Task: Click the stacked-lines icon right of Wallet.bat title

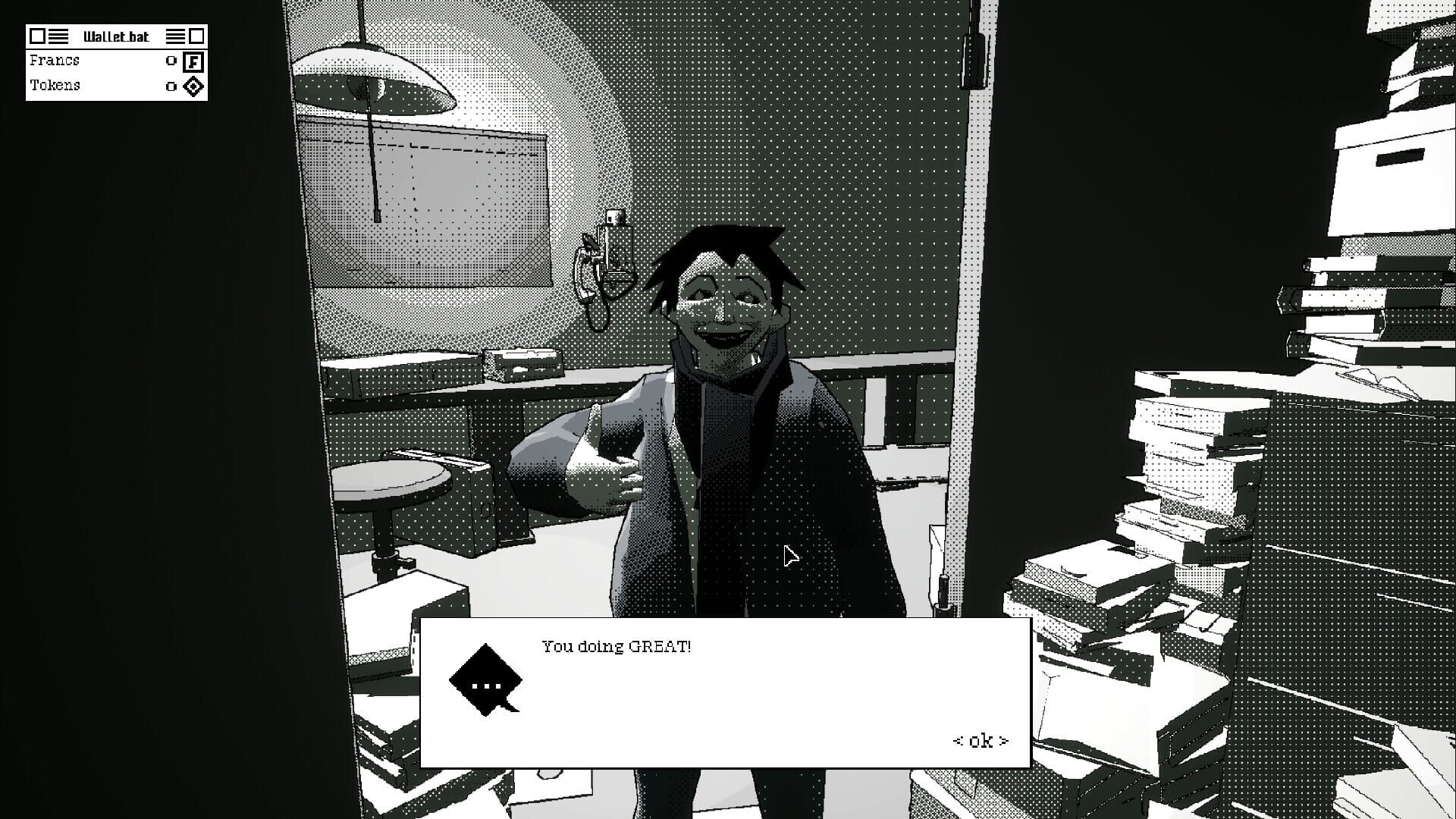Action: click(176, 35)
